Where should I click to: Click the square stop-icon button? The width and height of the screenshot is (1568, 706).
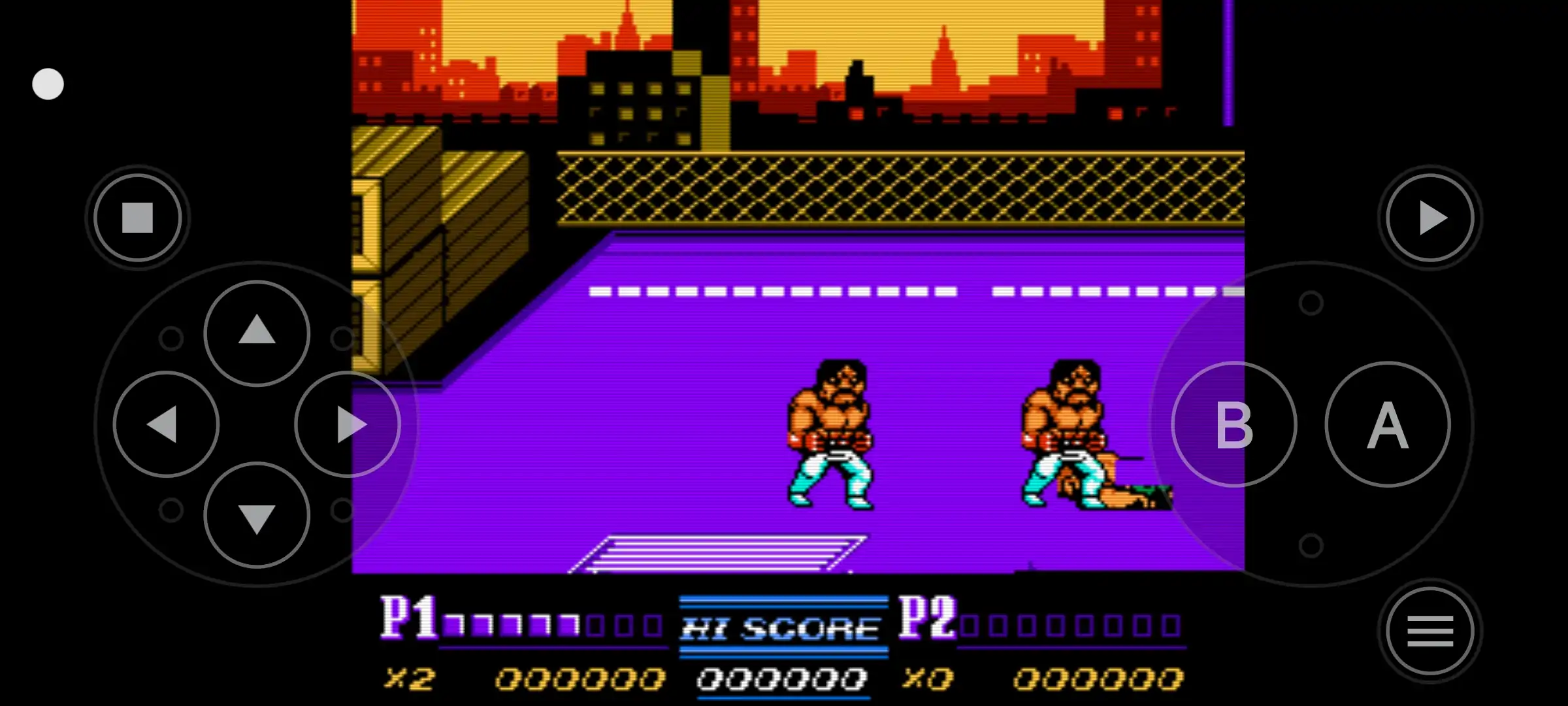click(x=137, y=218)
